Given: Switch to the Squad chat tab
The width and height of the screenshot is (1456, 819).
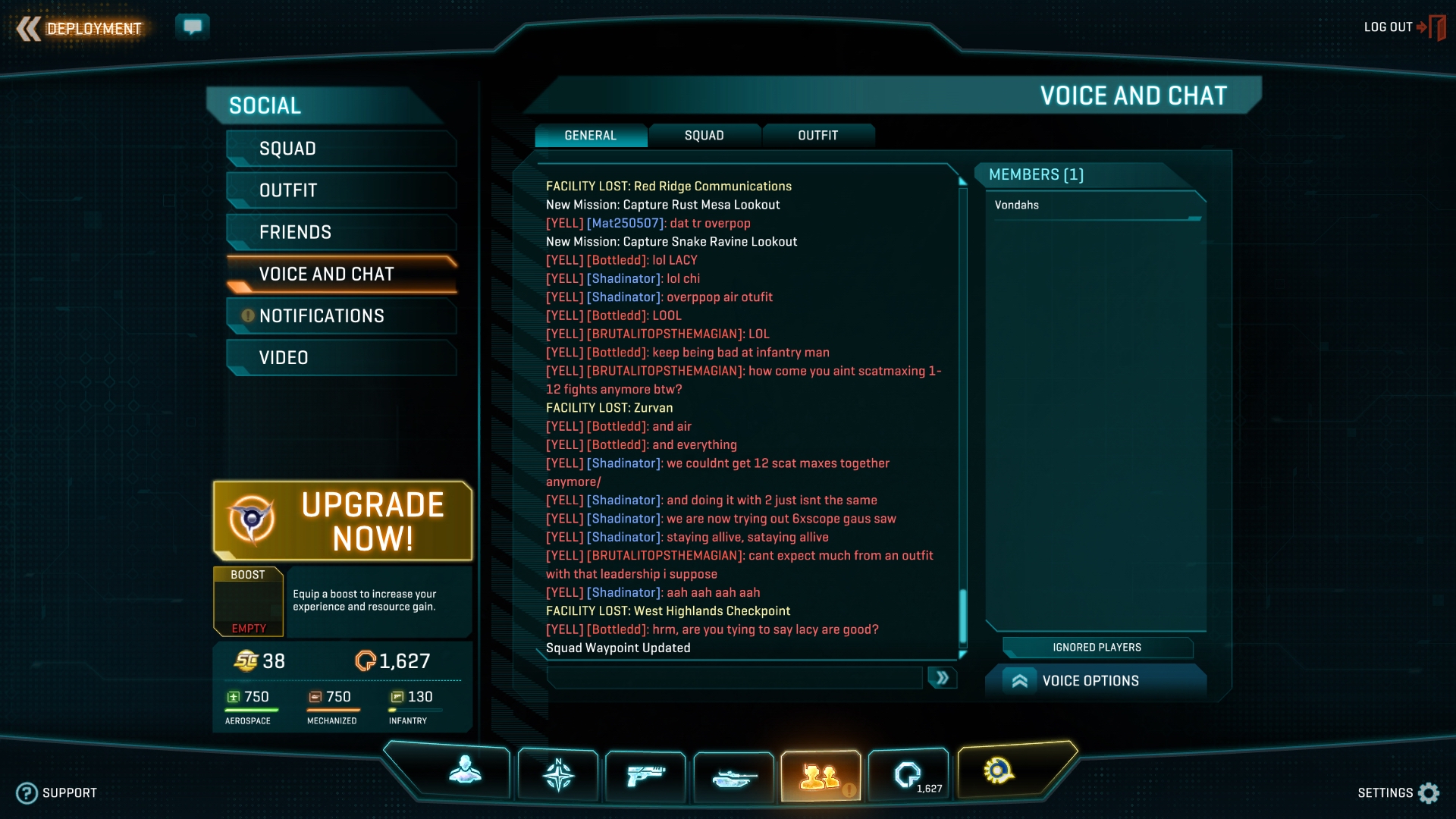Looking at the screenshot, I should coord(704,136).
